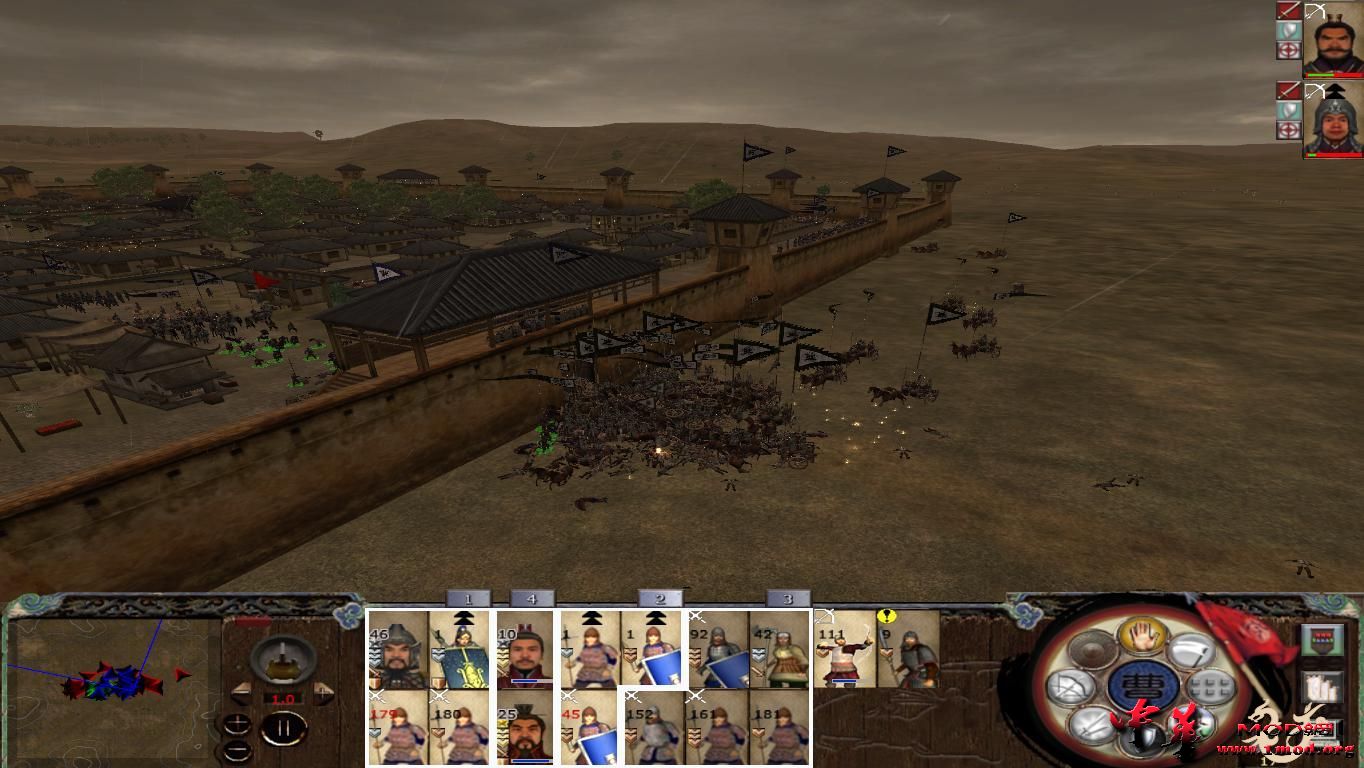Click the 1.0 speed indicator display
Image resolution: width=1364 pixels, height=768 pixels.
click(285, 698)
